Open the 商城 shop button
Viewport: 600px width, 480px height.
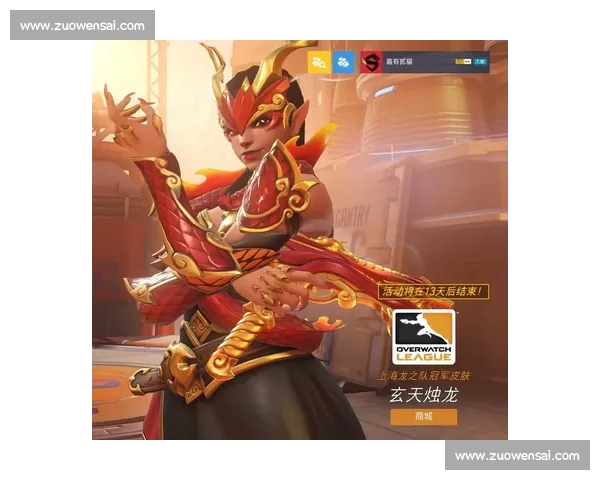[423, 417]
